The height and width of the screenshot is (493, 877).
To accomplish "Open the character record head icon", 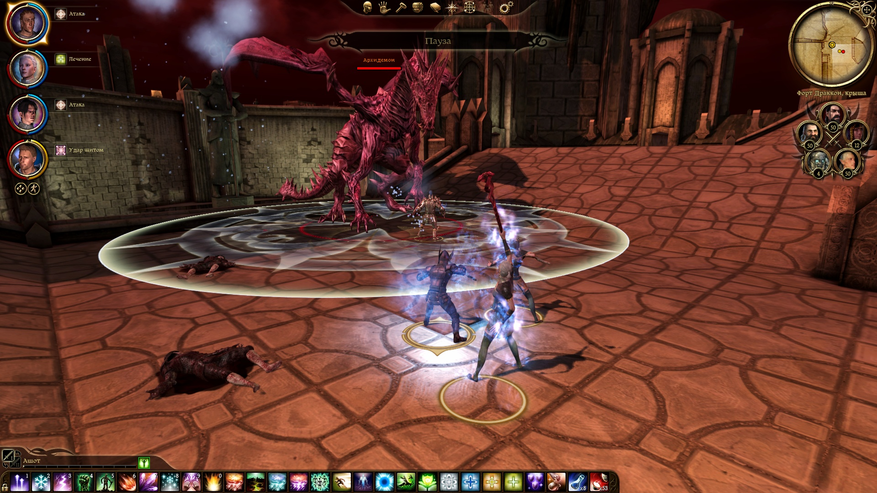I will point(366,8).
